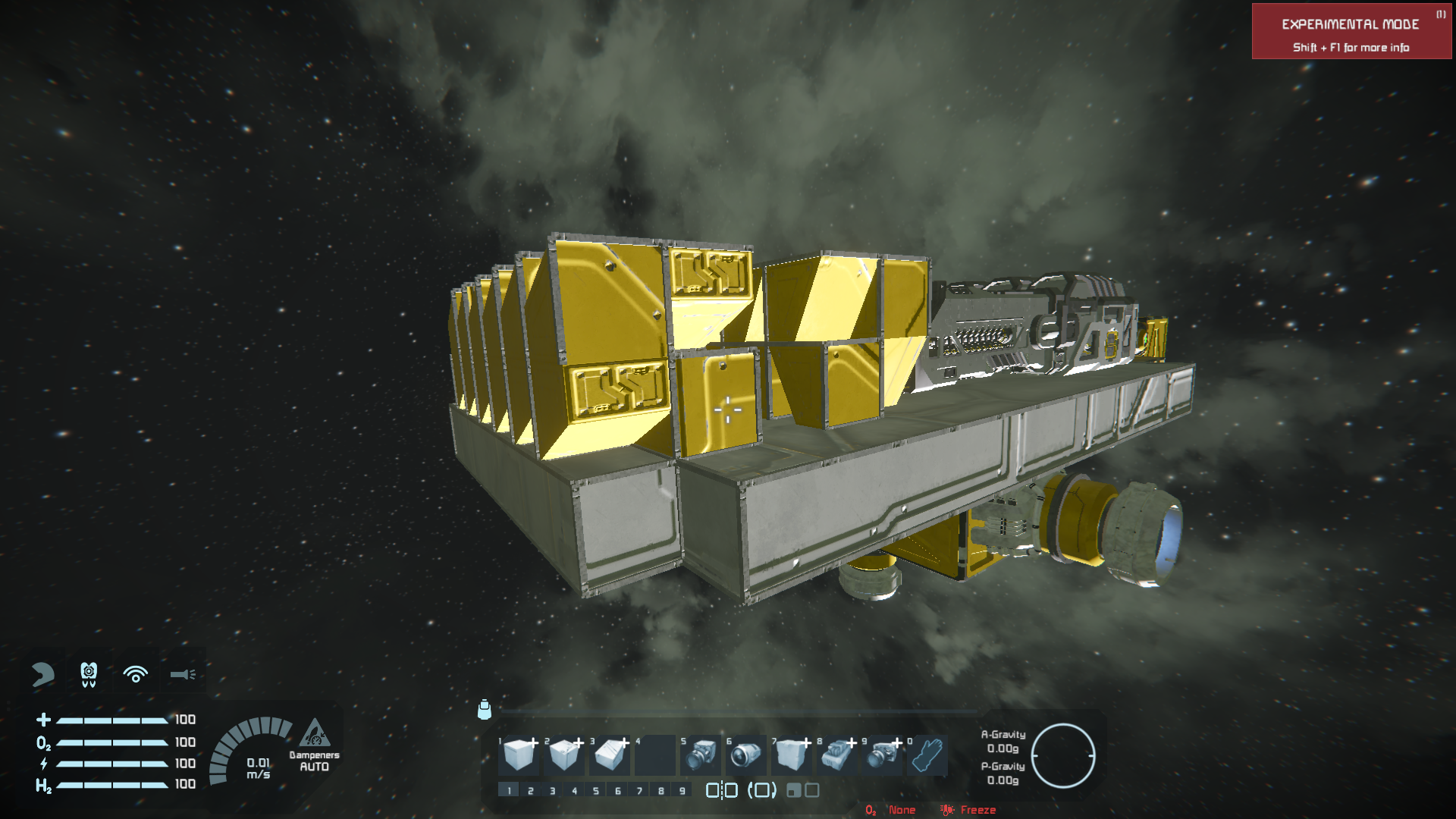Viewport: 1456px width, 819px height.
Task: Select the thruster block in hotbar slot 9
Action: point(882,755)
